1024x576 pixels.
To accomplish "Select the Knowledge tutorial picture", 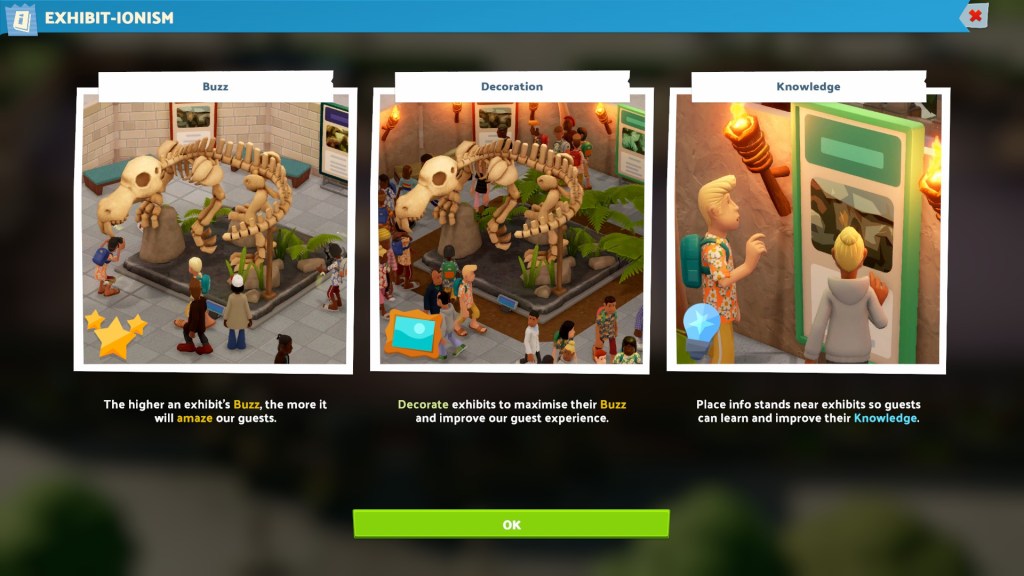I will click(808, 228).
